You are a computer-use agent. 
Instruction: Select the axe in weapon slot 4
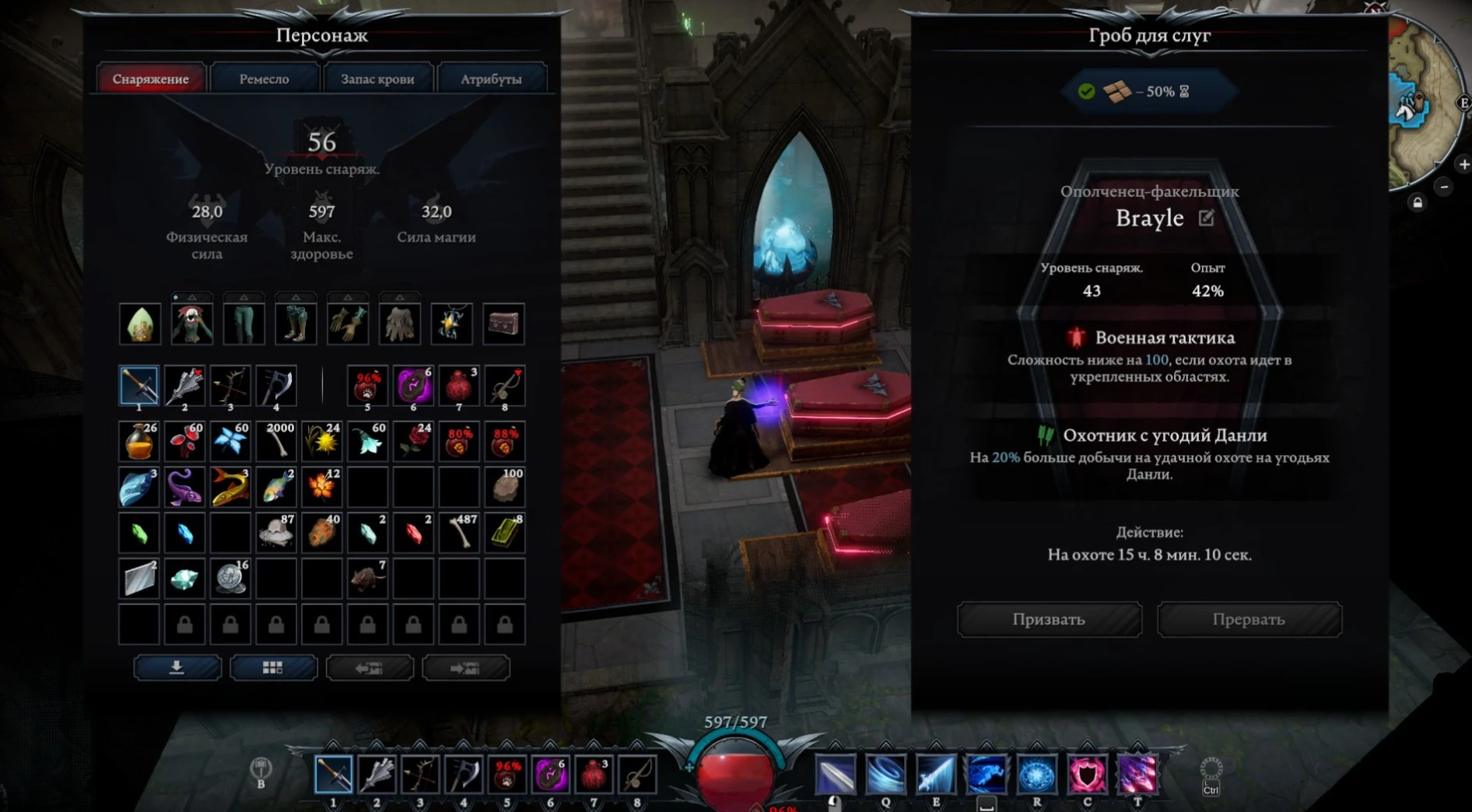[276, 386]
